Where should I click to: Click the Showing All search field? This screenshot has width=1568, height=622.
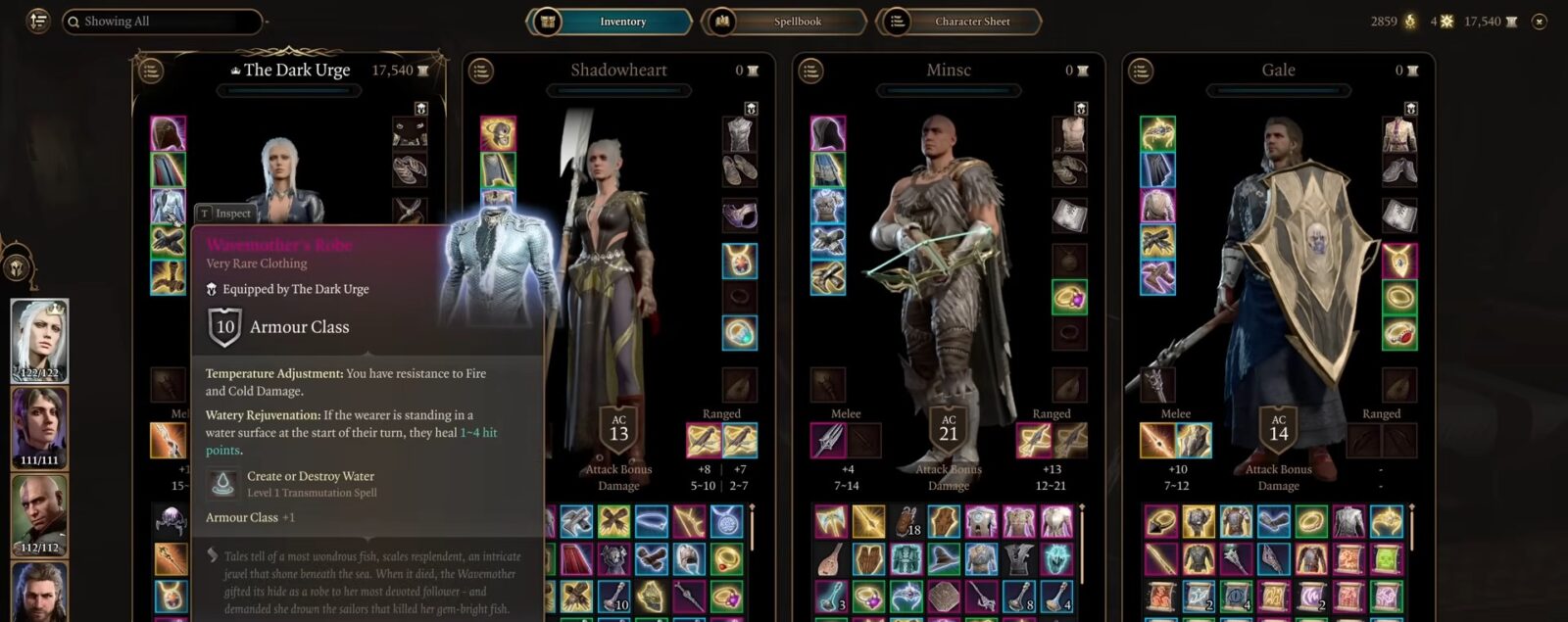coord(162,21)
